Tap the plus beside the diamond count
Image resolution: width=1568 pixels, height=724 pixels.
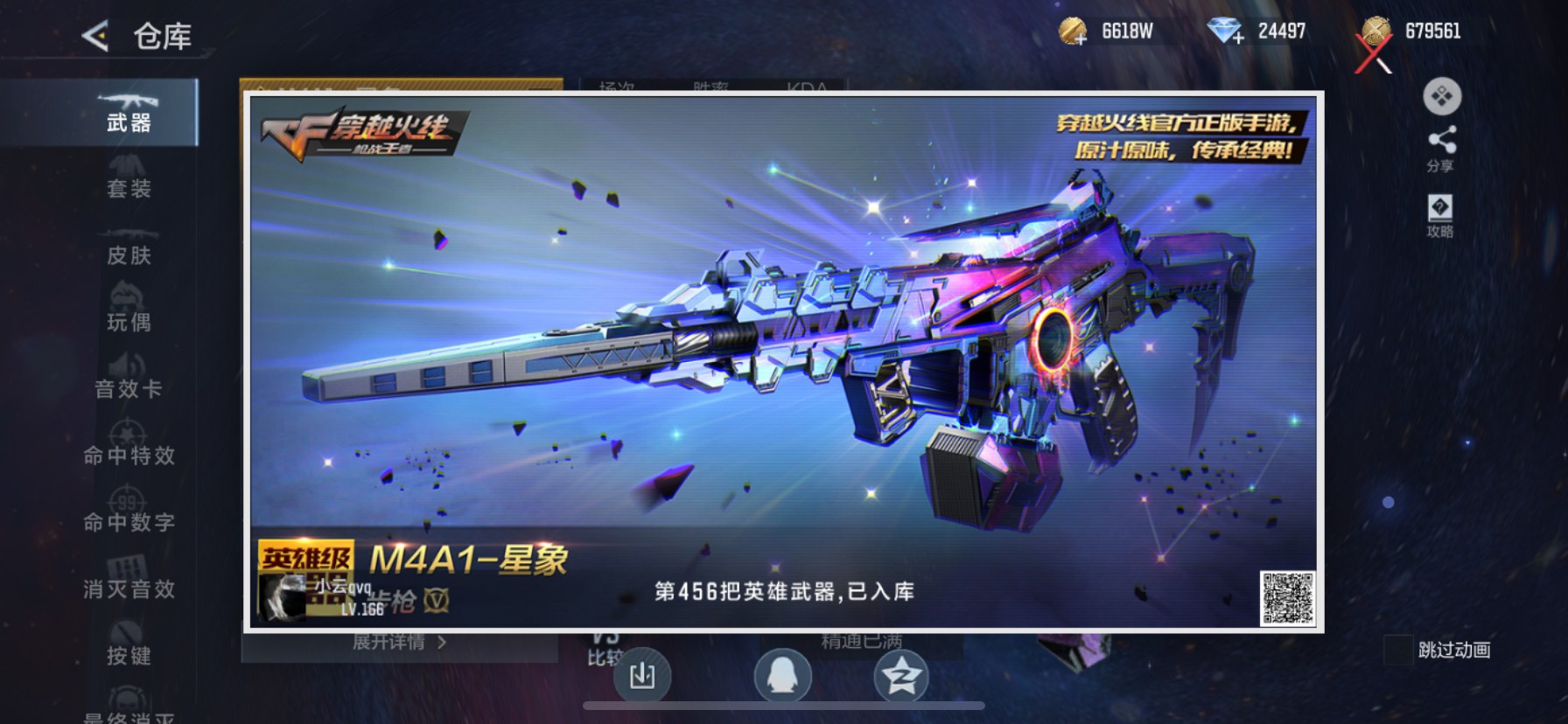1237,37
